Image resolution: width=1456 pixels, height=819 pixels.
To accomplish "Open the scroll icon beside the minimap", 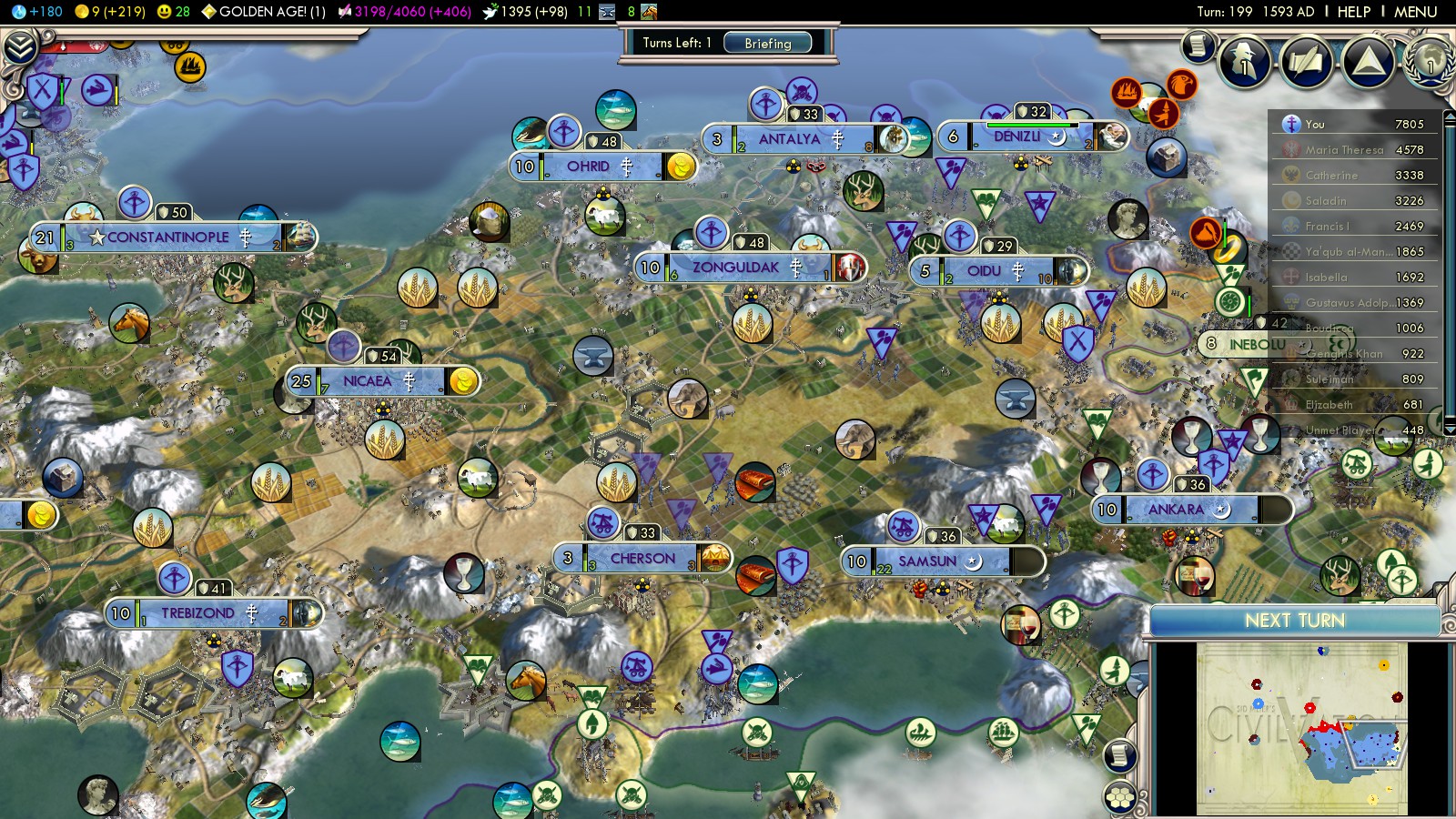I will pyautogui.click(x=1120, y=755).
